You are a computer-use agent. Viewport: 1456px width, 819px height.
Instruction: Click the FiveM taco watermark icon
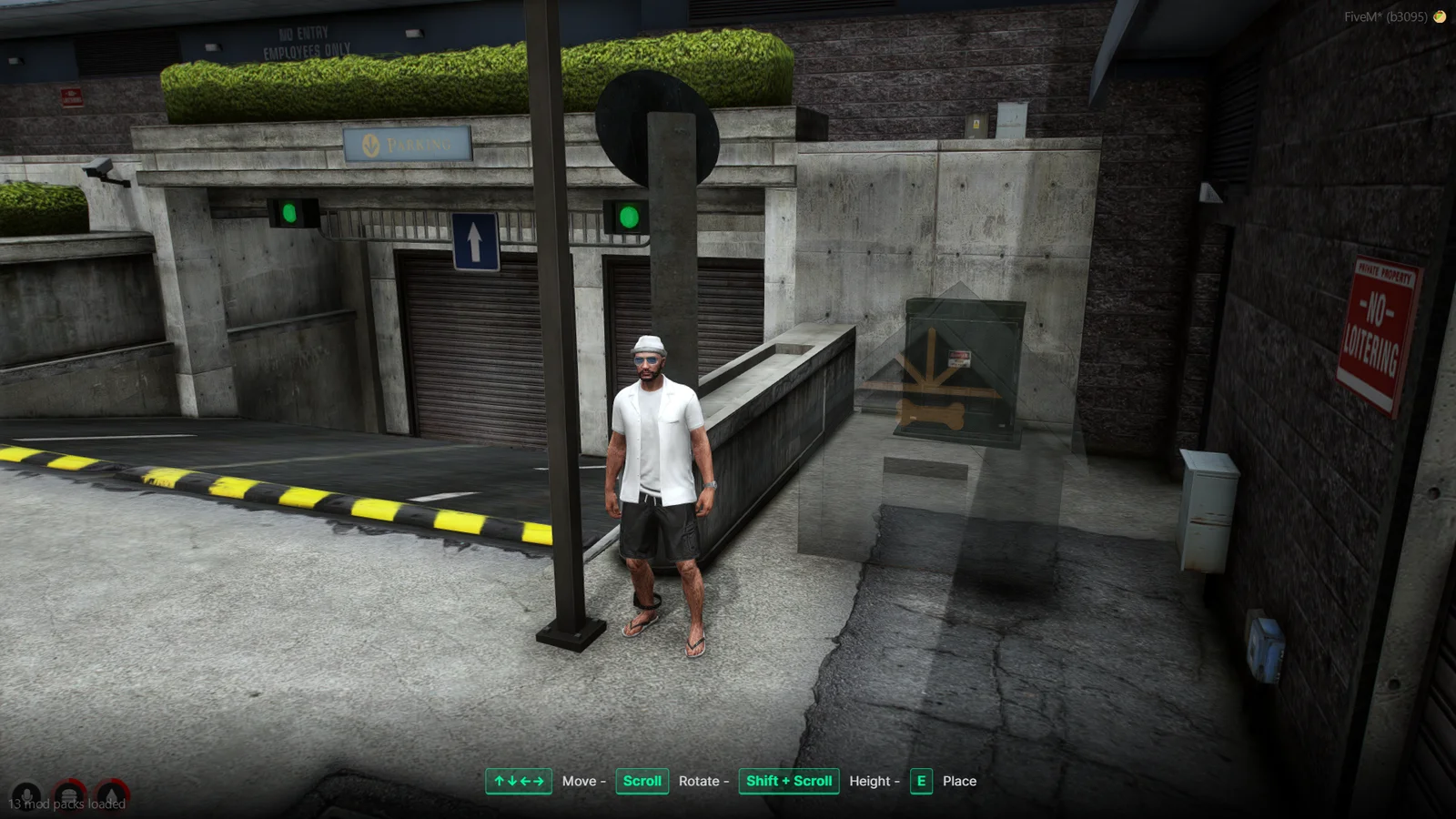tap(1440, 16)
